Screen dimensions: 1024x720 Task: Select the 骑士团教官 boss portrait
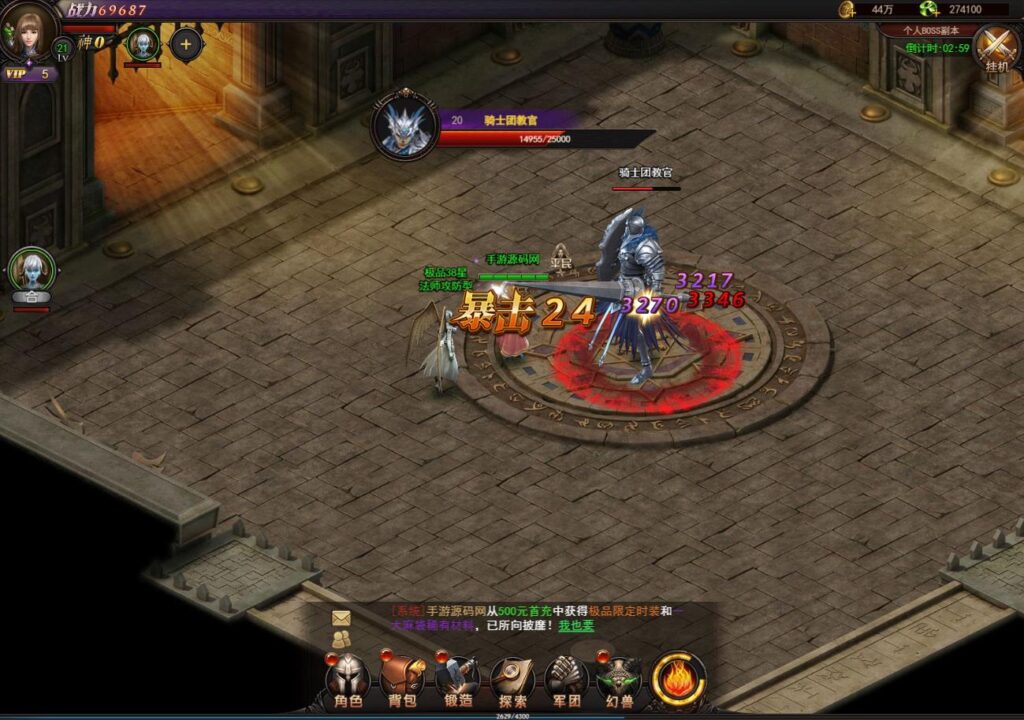pyautogui.click(x=405, y=127)
